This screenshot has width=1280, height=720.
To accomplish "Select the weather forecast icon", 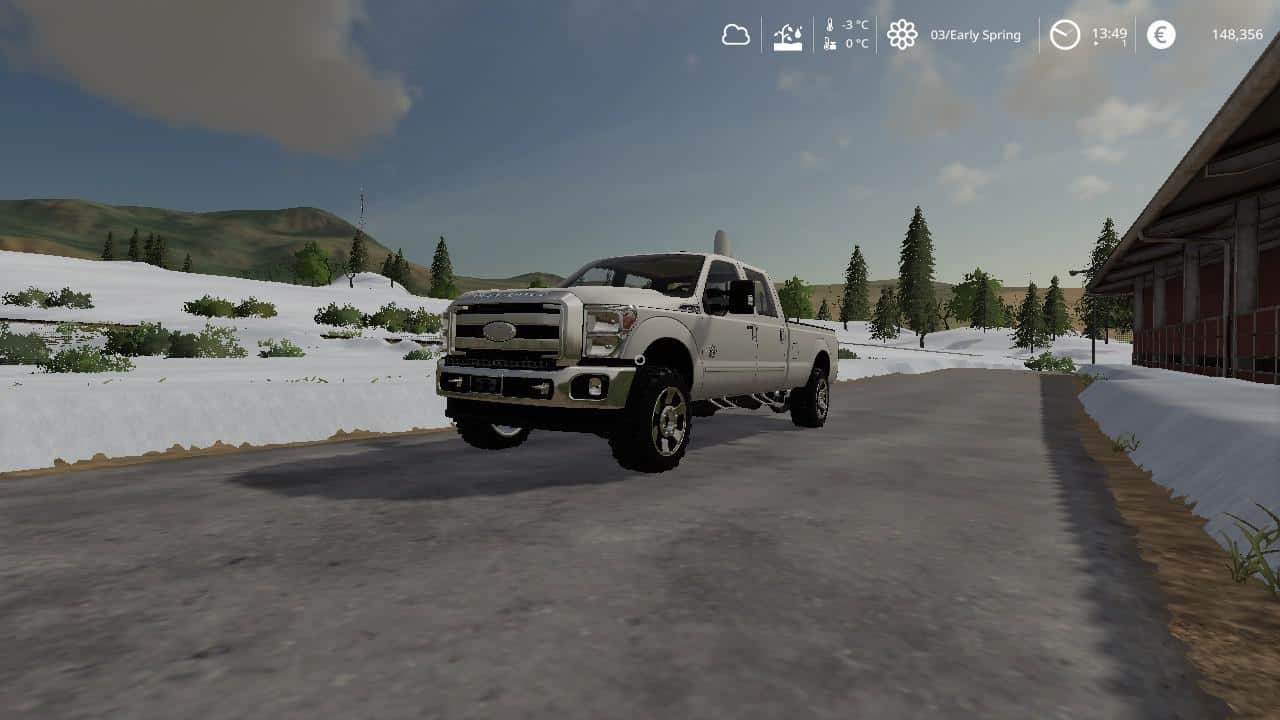I will pyautogui.click(x=788, y=35).
